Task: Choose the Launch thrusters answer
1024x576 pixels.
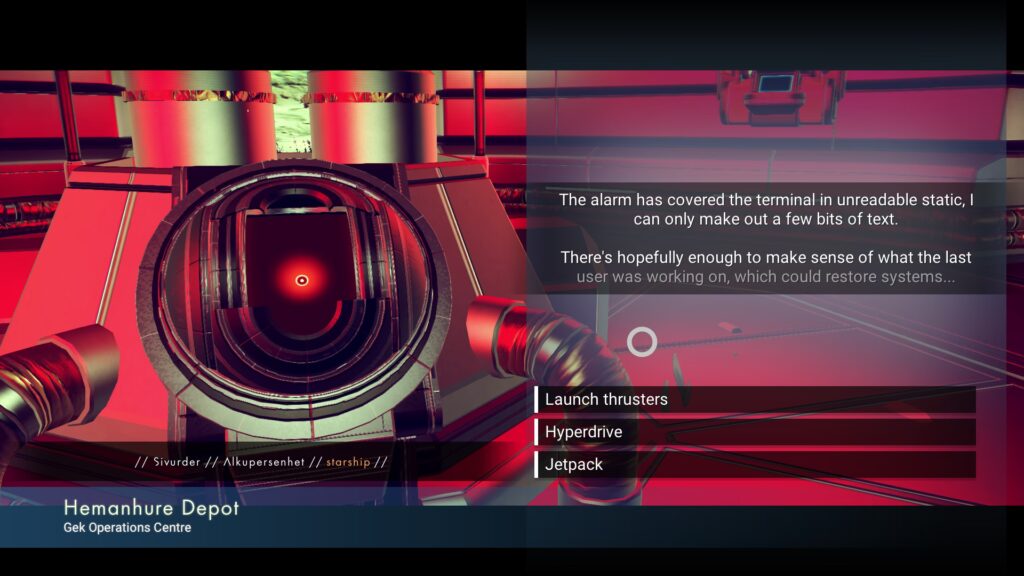Action: 755,399
